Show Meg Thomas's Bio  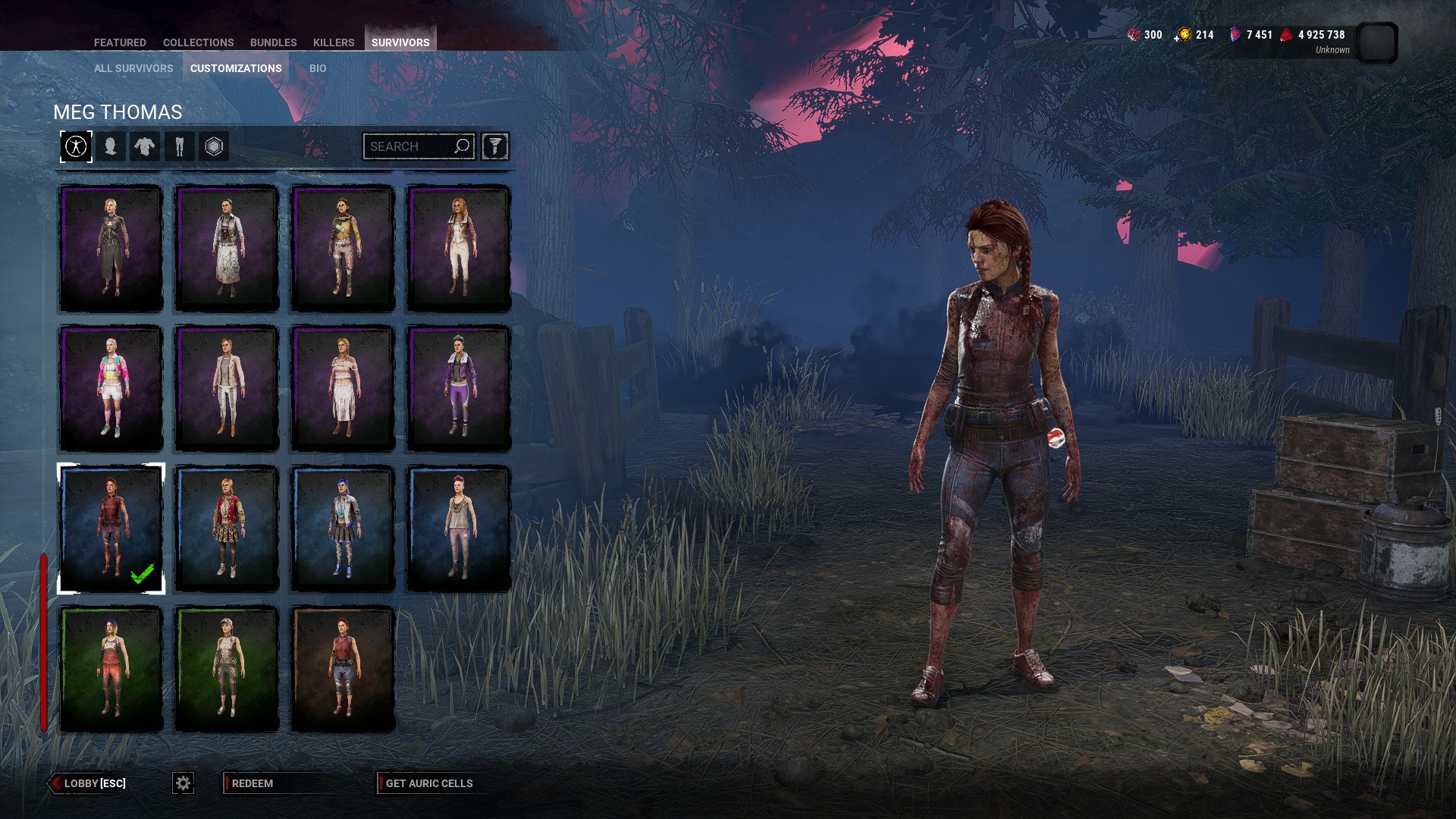coord(318,68)
